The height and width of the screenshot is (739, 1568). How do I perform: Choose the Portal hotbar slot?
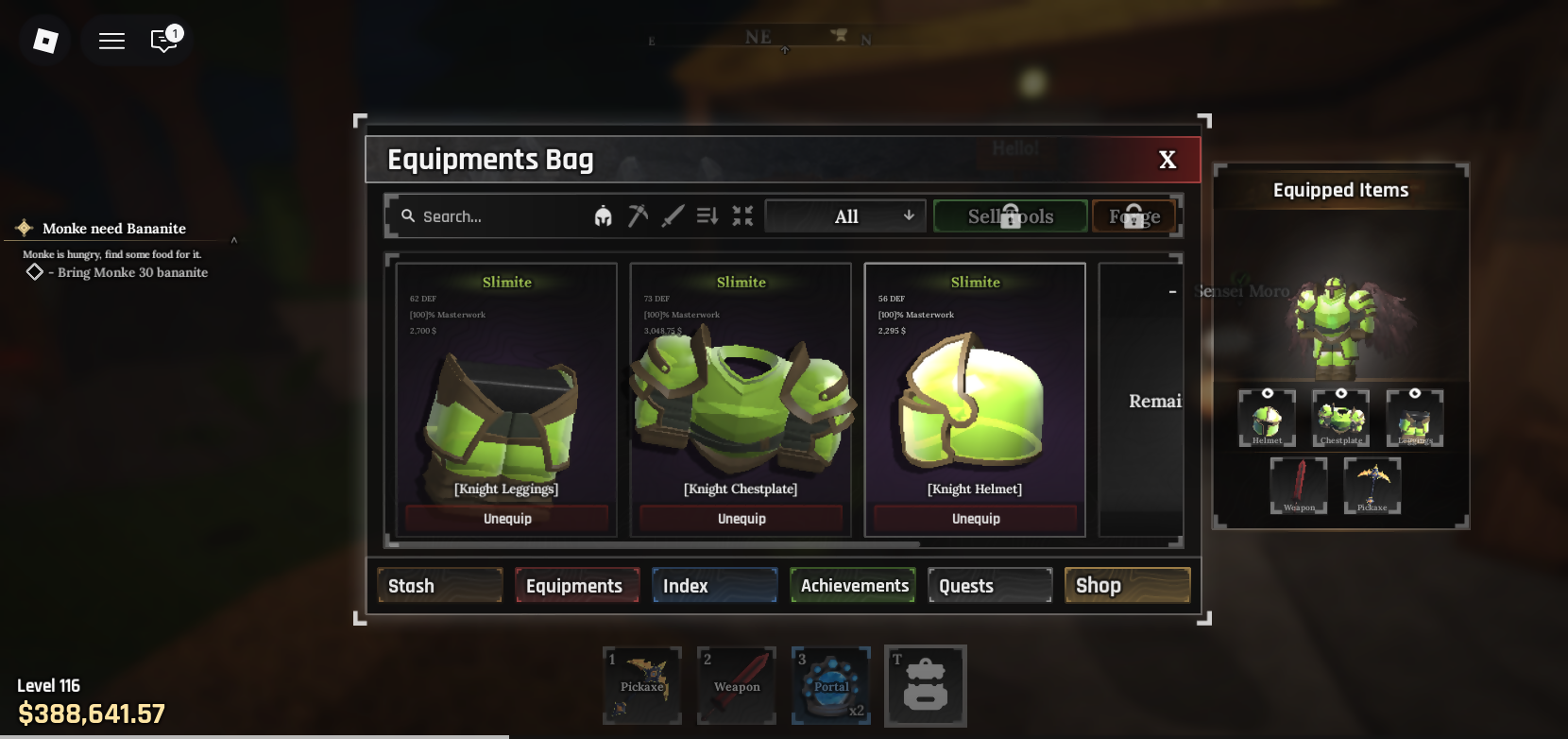point(831,686)
